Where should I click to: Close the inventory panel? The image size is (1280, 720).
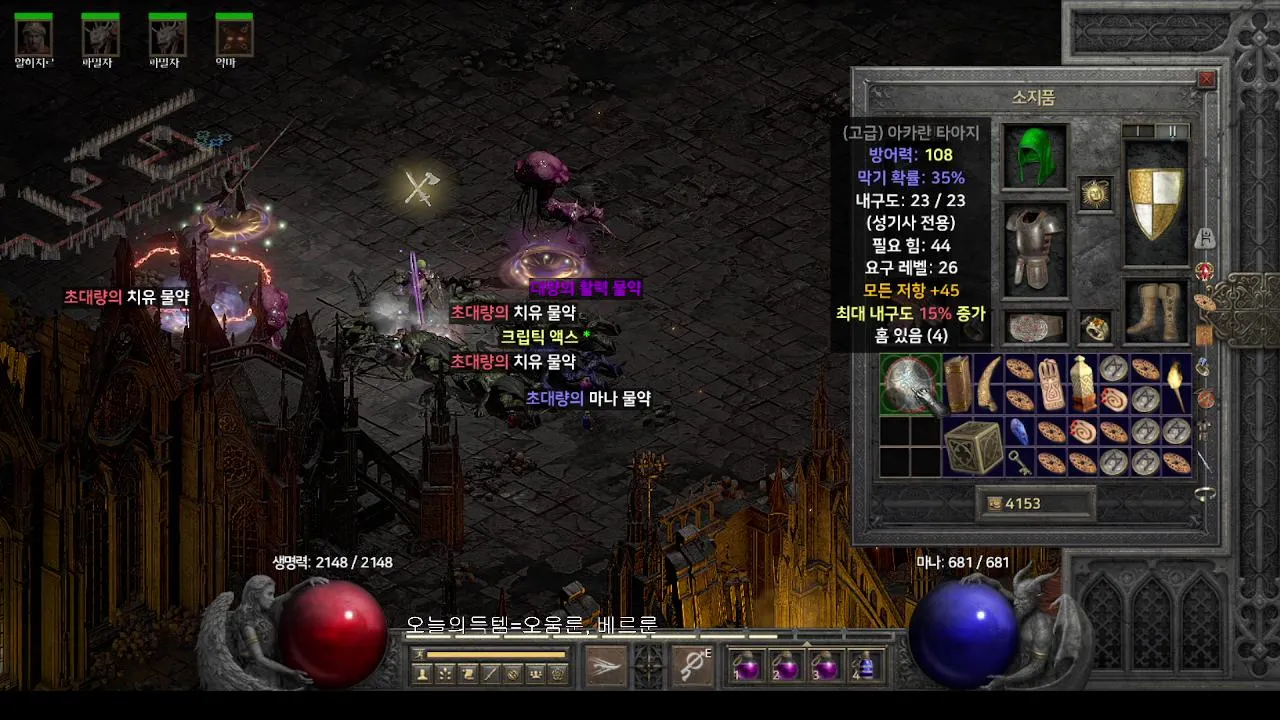[x=1206, y=79]
